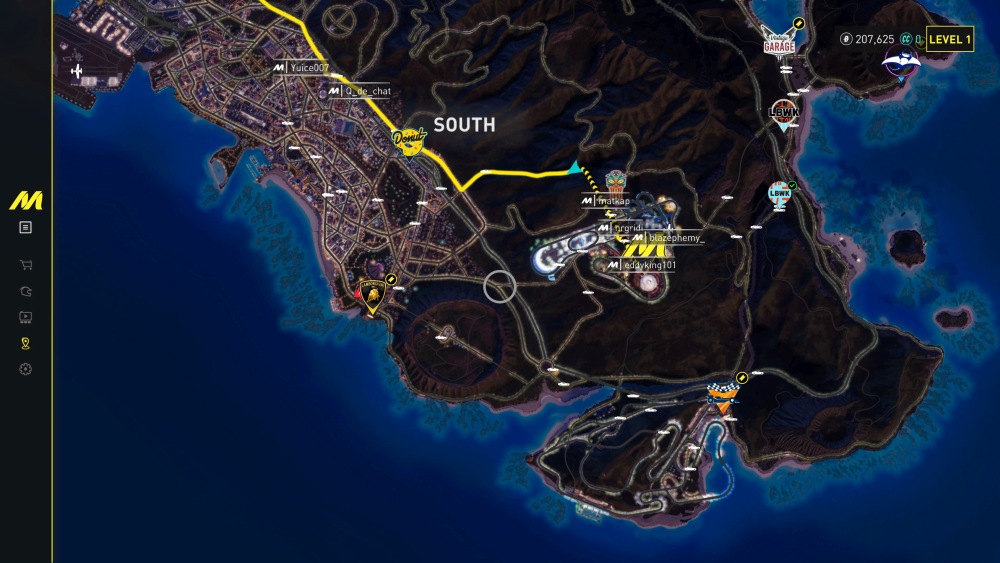The width and height of the screenshot is (1000, 563).
Task: Open the shopping cart store section
Action: [25, 266]
